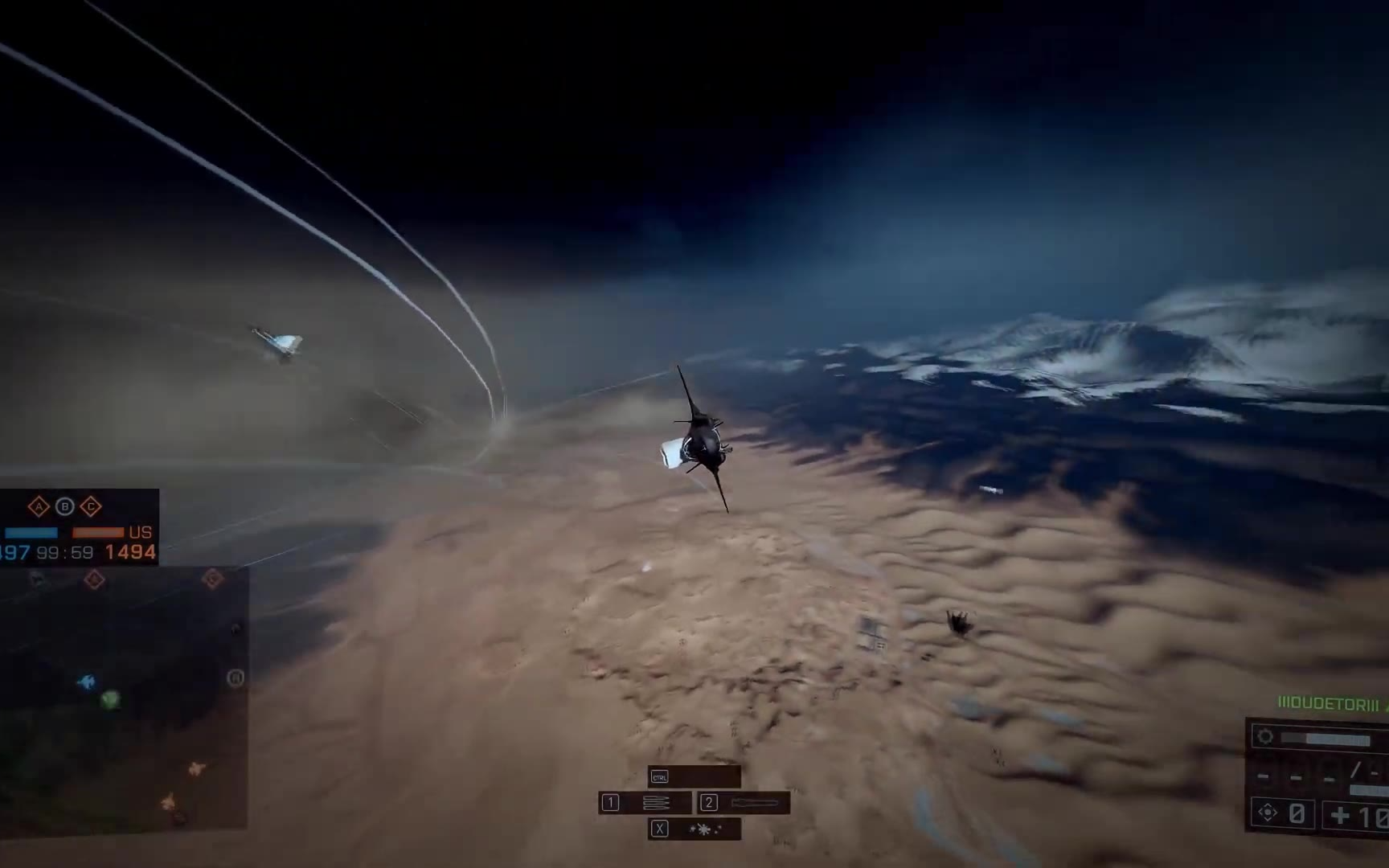Select objective C diamond marker
The height and width of the screenshot is (868, 1389).
90,506
